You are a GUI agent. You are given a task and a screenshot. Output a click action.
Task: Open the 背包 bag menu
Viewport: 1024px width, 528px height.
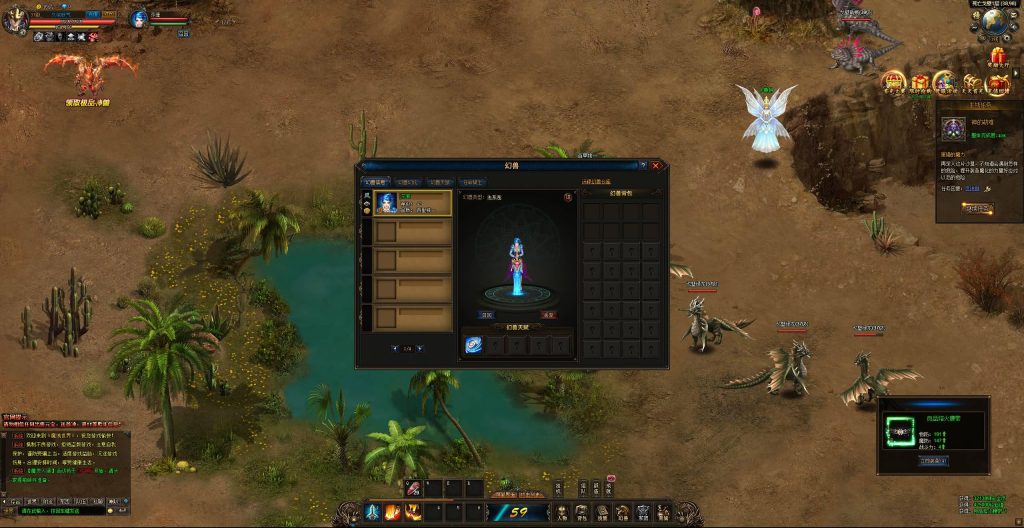583,513
